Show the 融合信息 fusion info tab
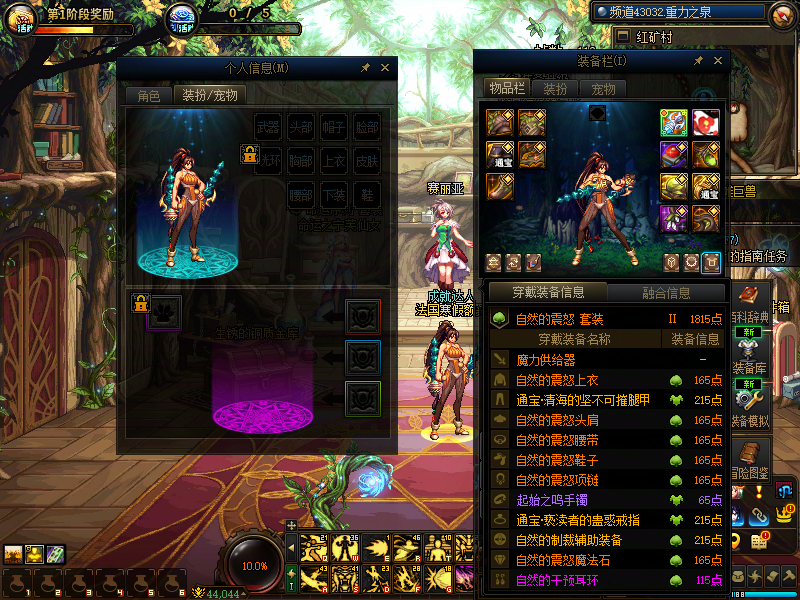Viewport: 800px width, 600px height. click(665, 293)
